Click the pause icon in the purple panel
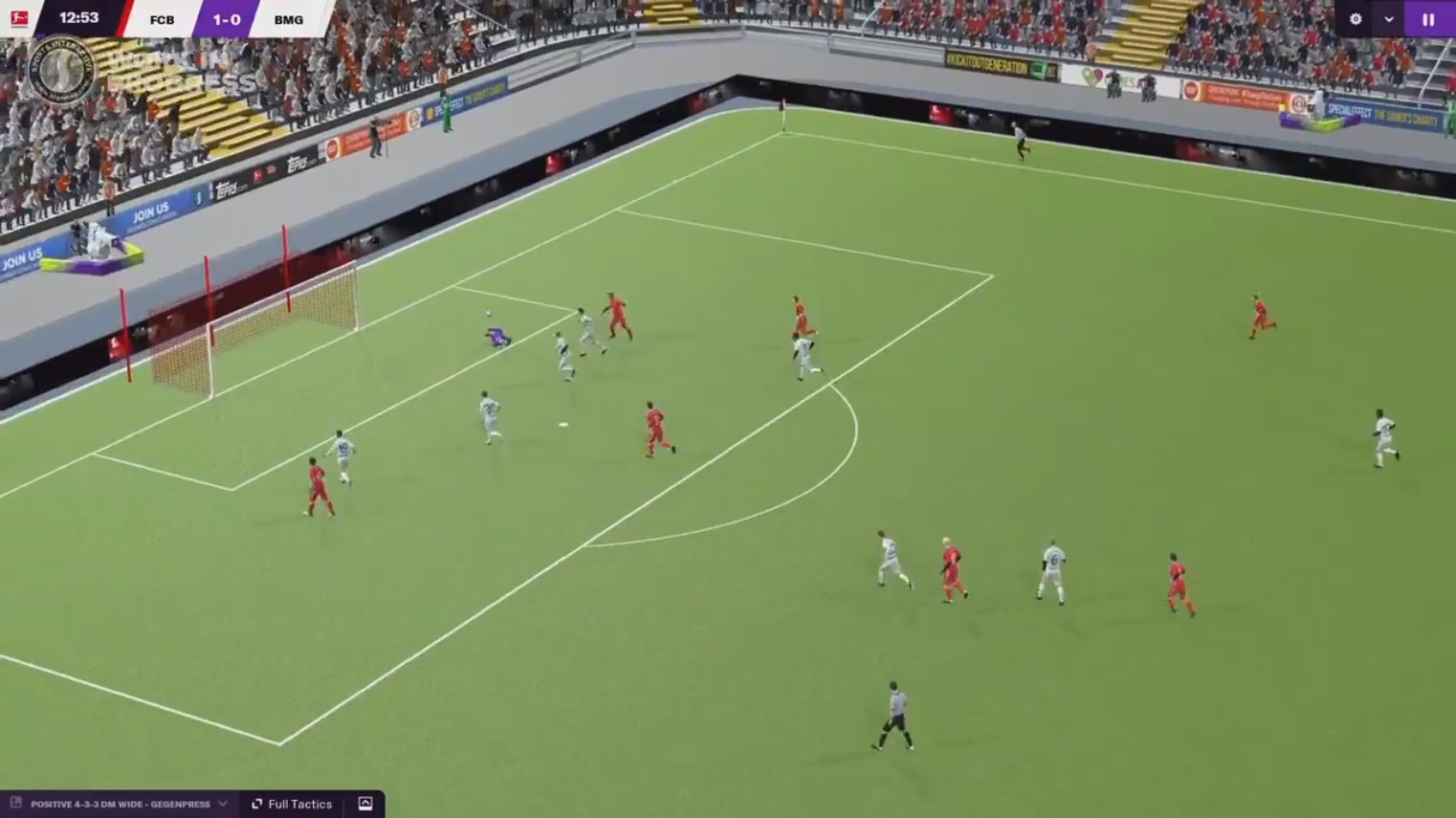 tap(1429, 17)
